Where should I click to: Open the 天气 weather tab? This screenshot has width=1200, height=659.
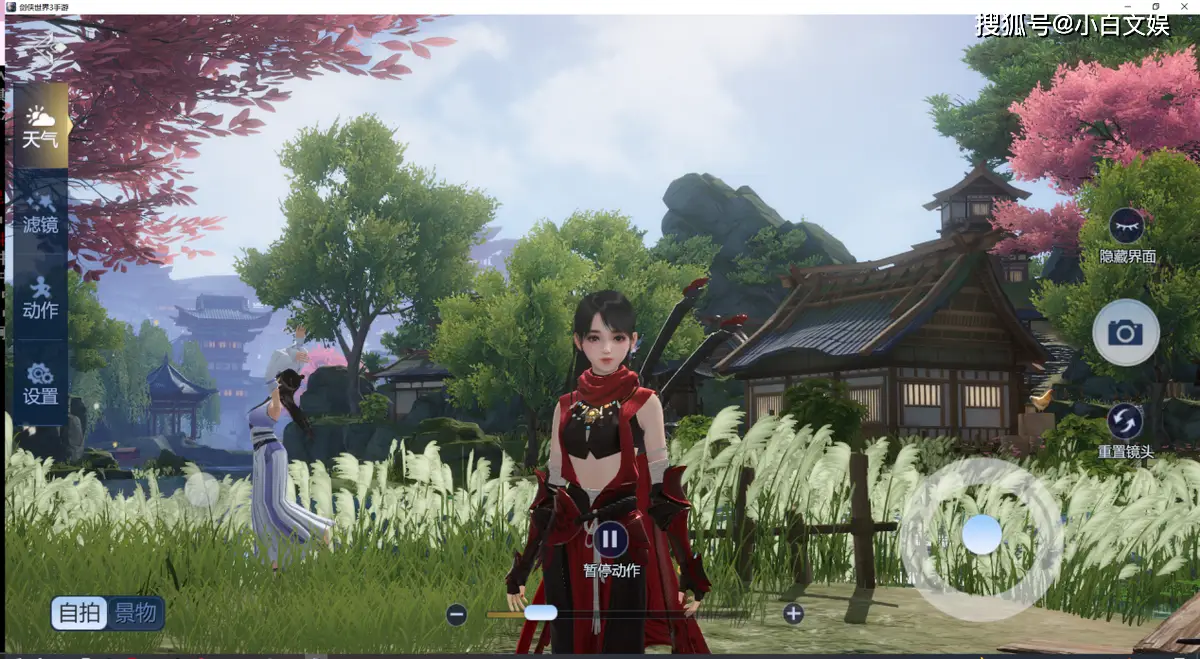point(40,126)
